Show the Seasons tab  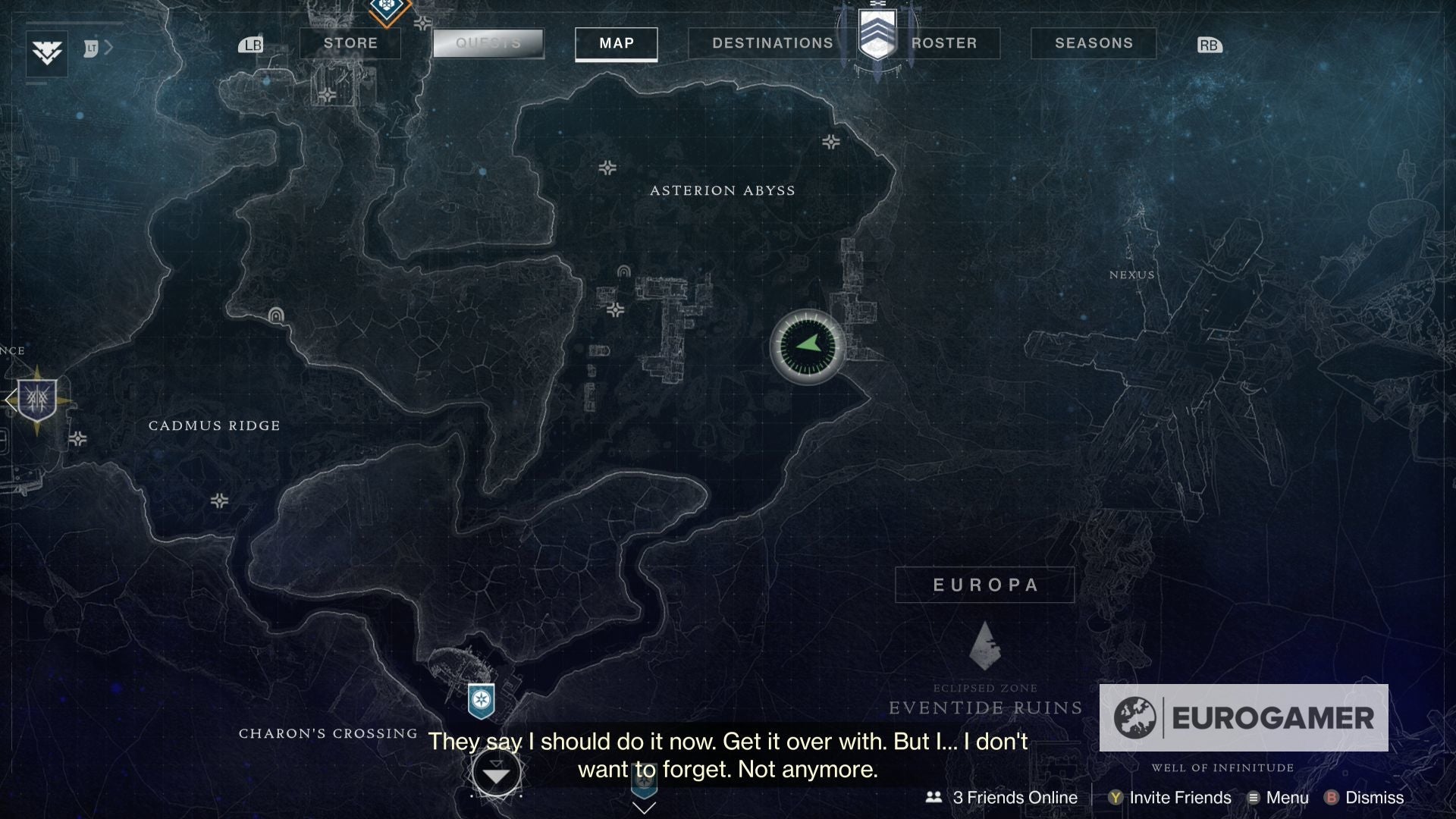pyautogui.click(x=1094, y=43)
